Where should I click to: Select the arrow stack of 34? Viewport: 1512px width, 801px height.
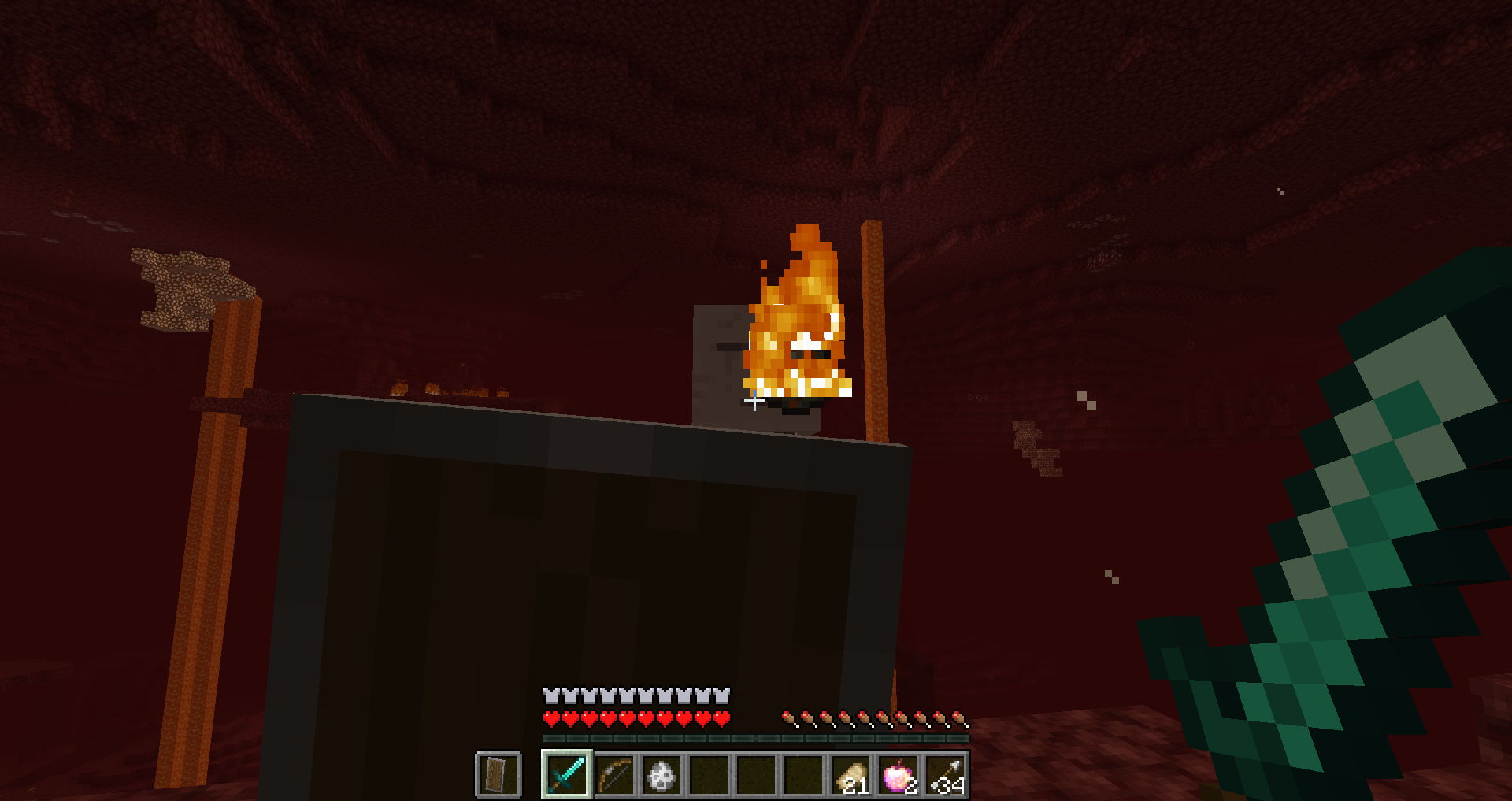click(946, 775)
